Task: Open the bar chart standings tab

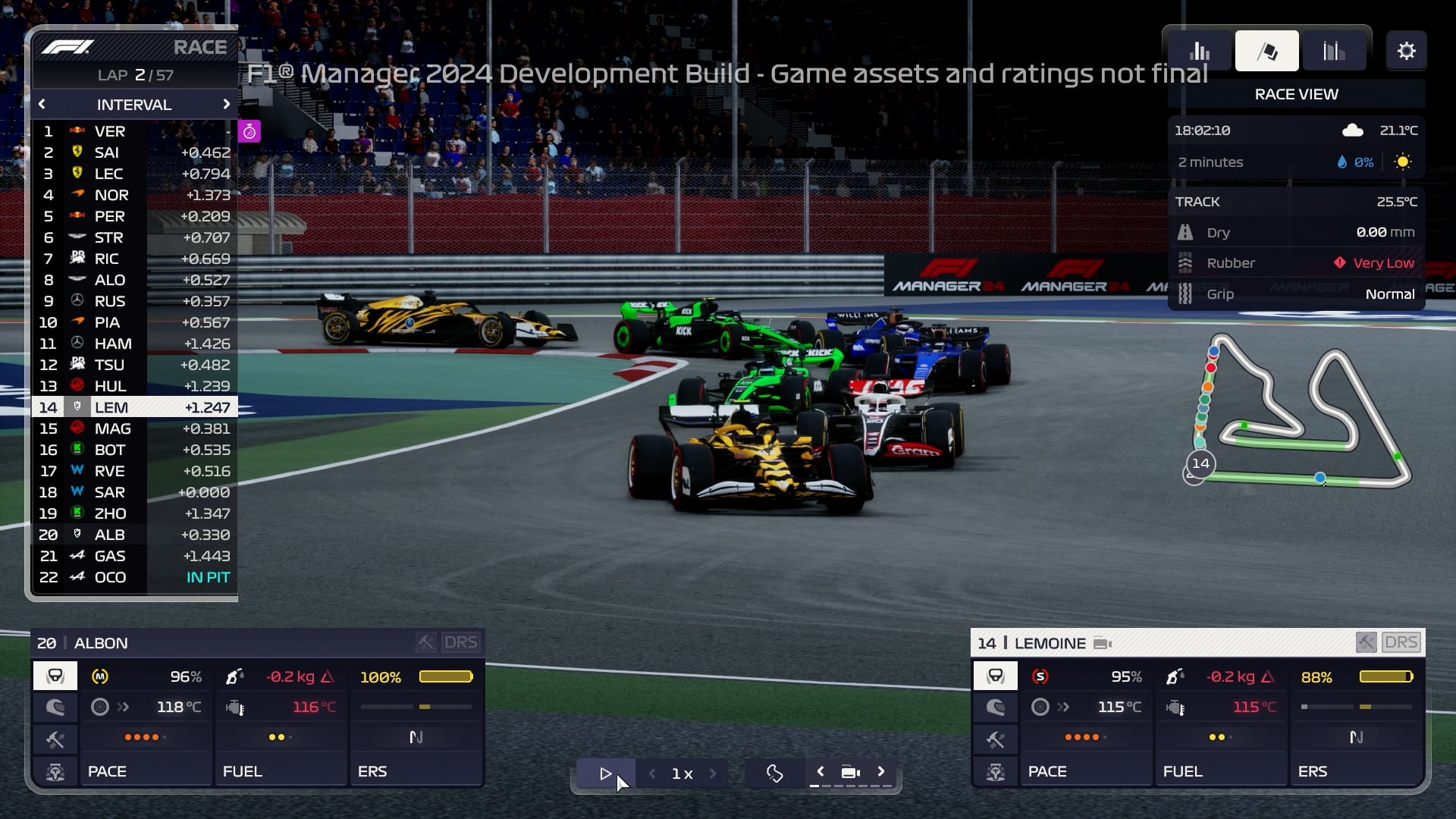Action: 1200,52
